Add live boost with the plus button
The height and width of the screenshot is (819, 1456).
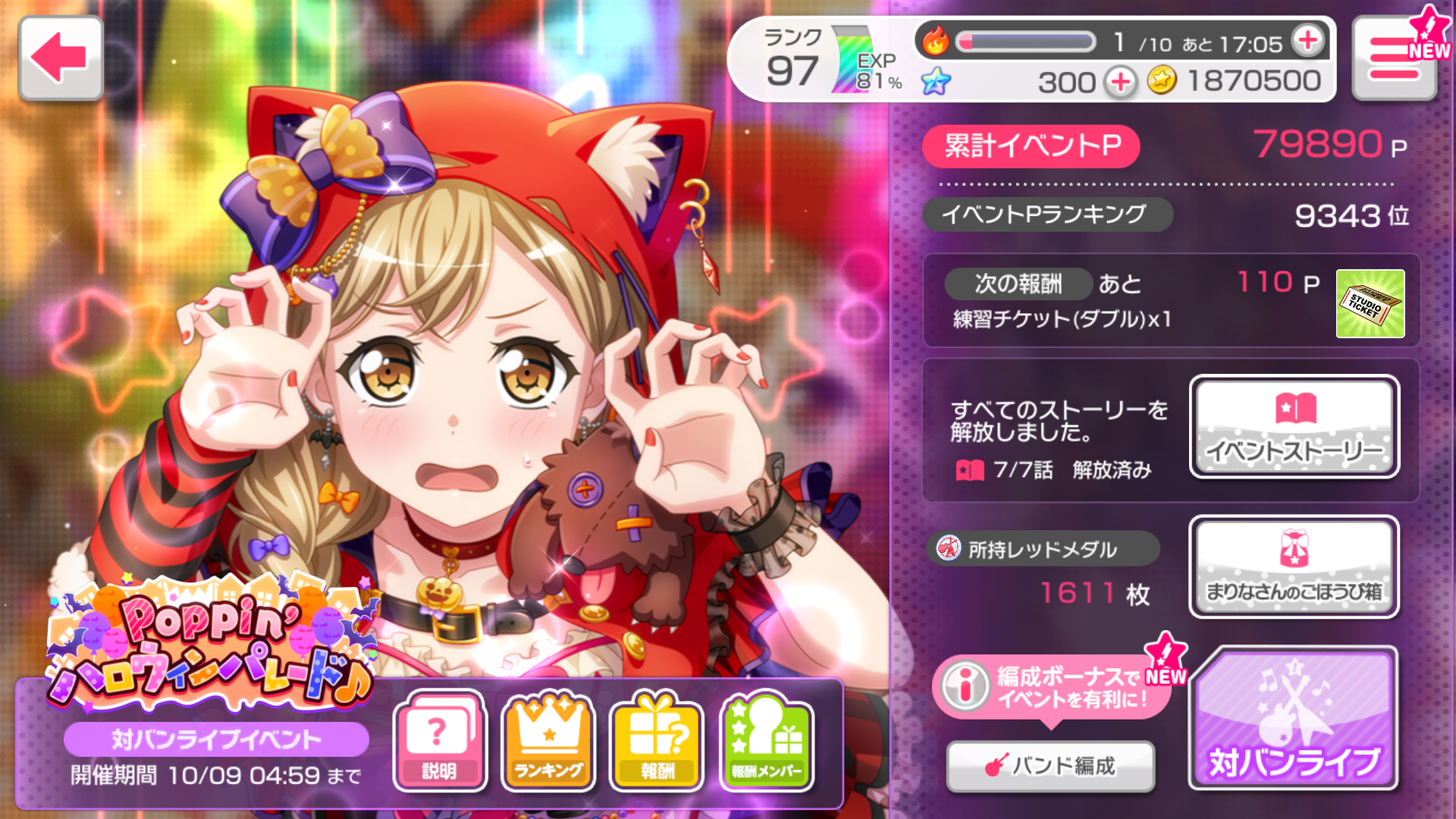click(x=1308, y=41)
